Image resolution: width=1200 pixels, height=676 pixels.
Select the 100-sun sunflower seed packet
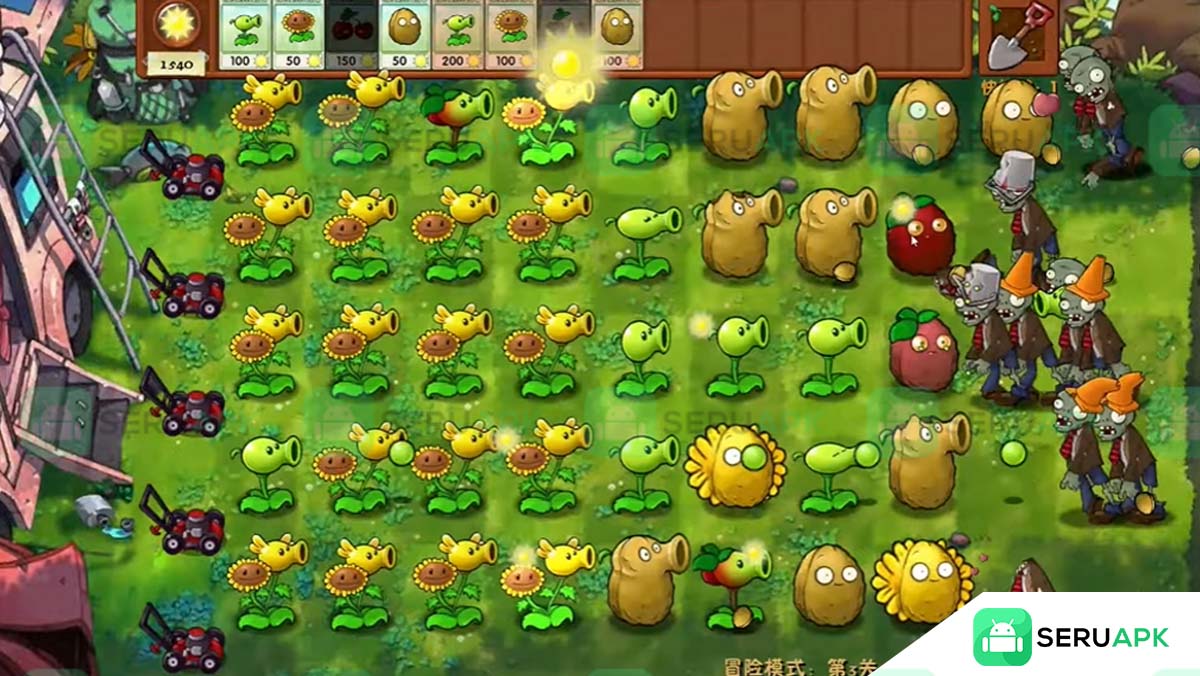pyautogui.click(x=511, y=35)
